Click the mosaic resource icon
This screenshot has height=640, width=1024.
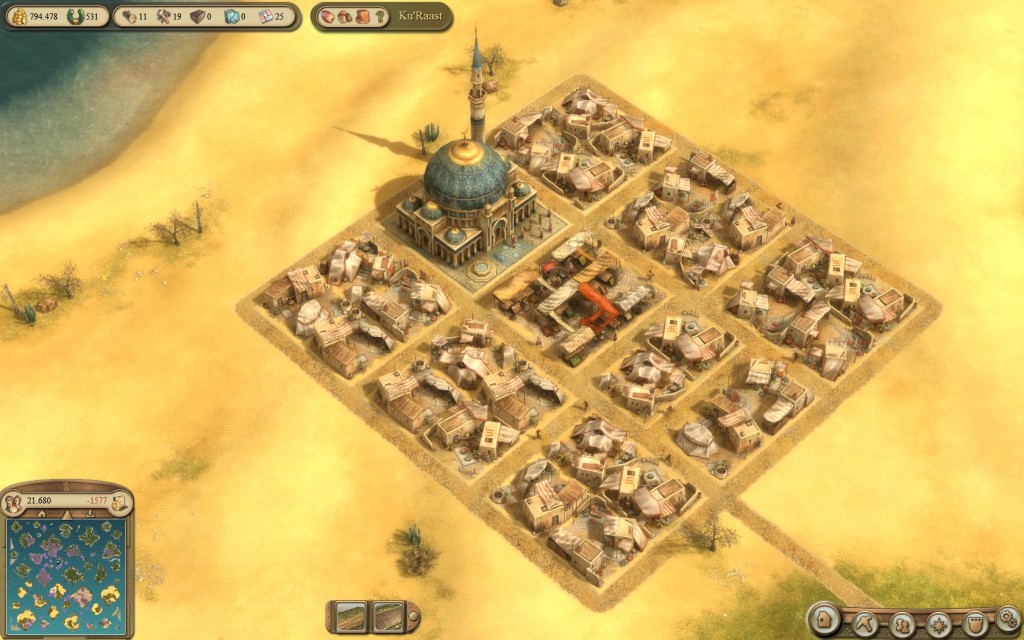click(265, 16)
